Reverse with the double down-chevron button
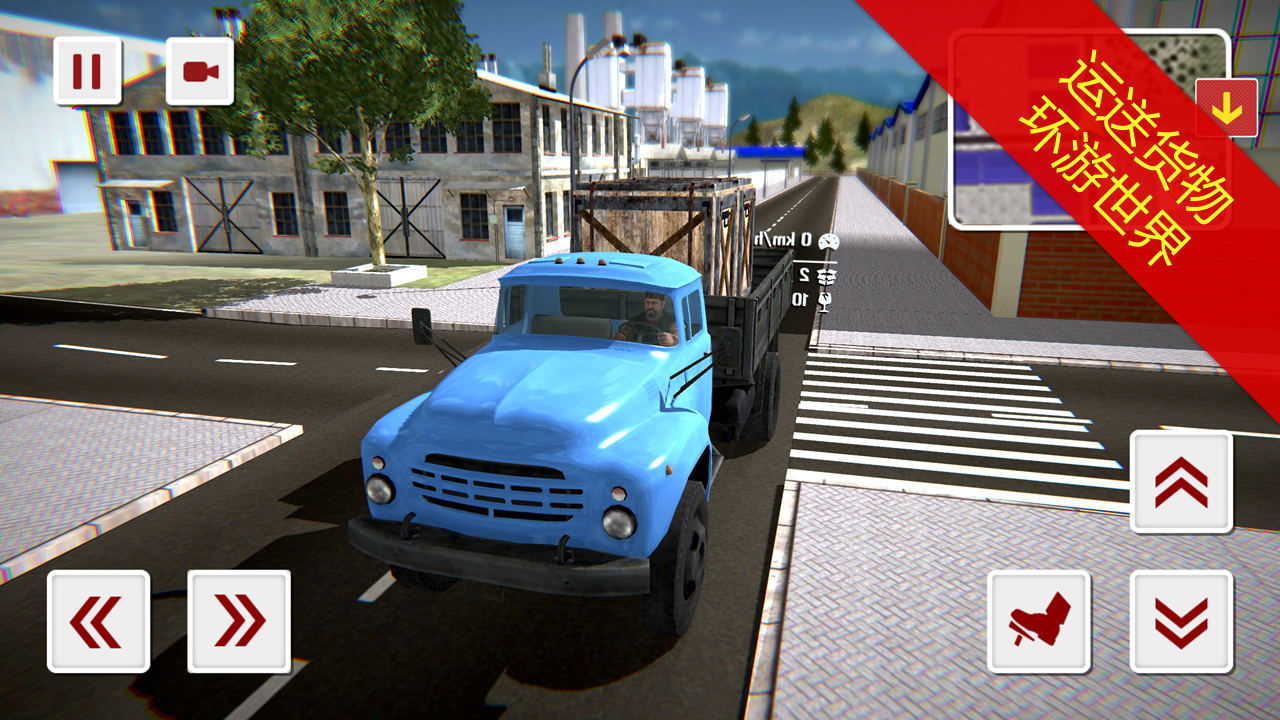 pyautogui.click(x=1184, y=617)
